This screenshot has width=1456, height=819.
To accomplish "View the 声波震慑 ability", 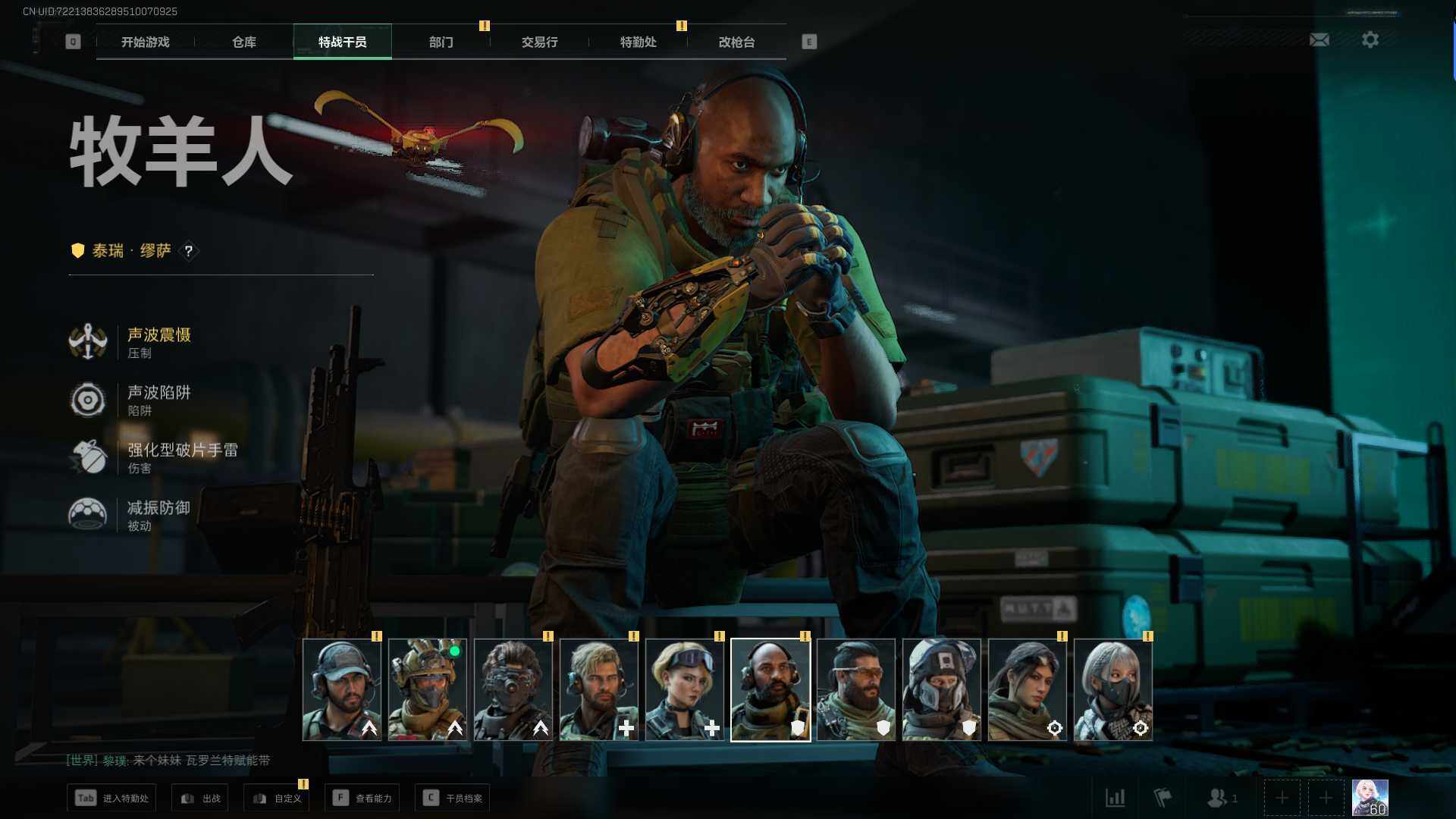I will click(158, 342).
